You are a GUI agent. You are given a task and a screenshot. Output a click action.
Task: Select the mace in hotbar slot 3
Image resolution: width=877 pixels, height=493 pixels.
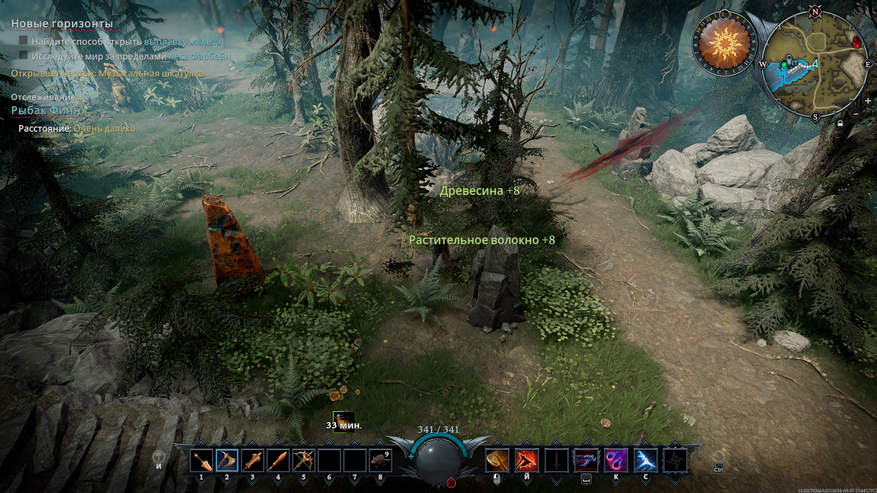pos(252,460)
